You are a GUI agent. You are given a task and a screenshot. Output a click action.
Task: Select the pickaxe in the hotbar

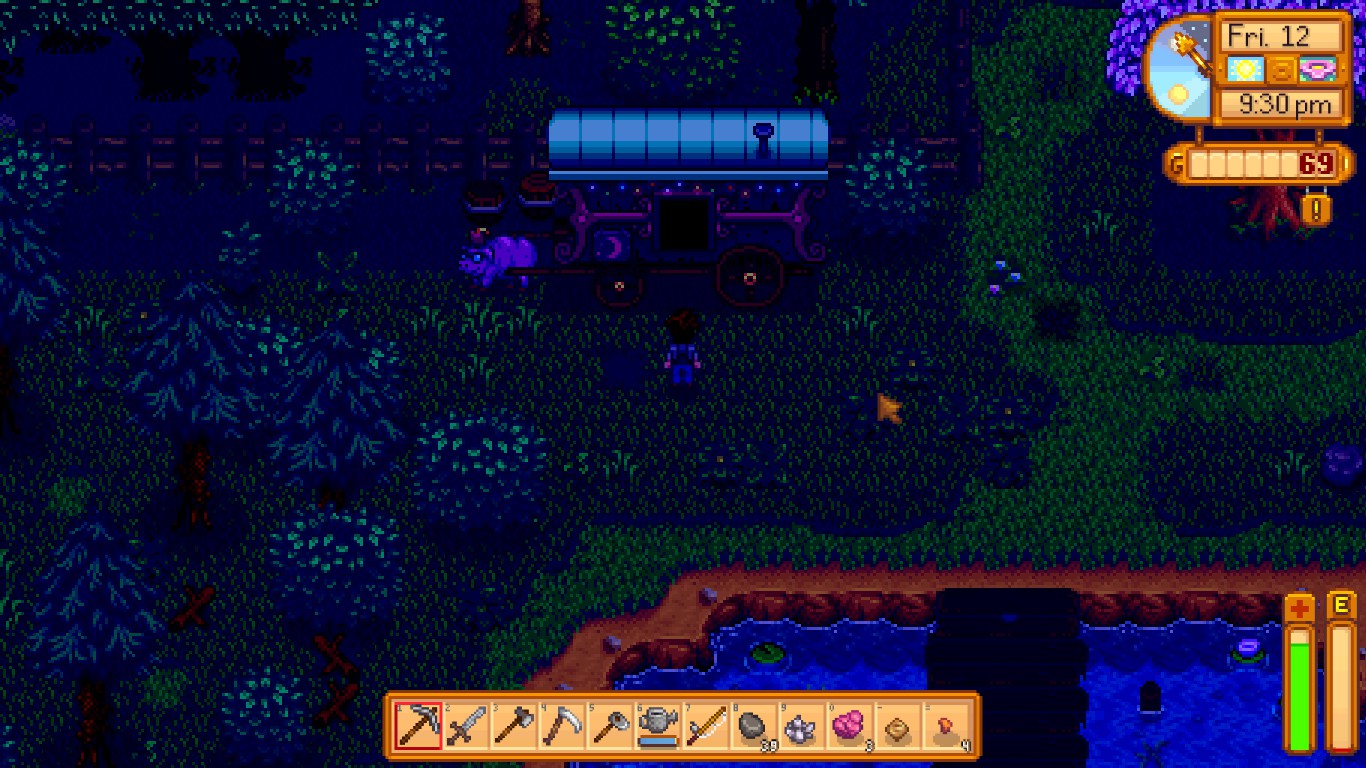tap(418, 726)
